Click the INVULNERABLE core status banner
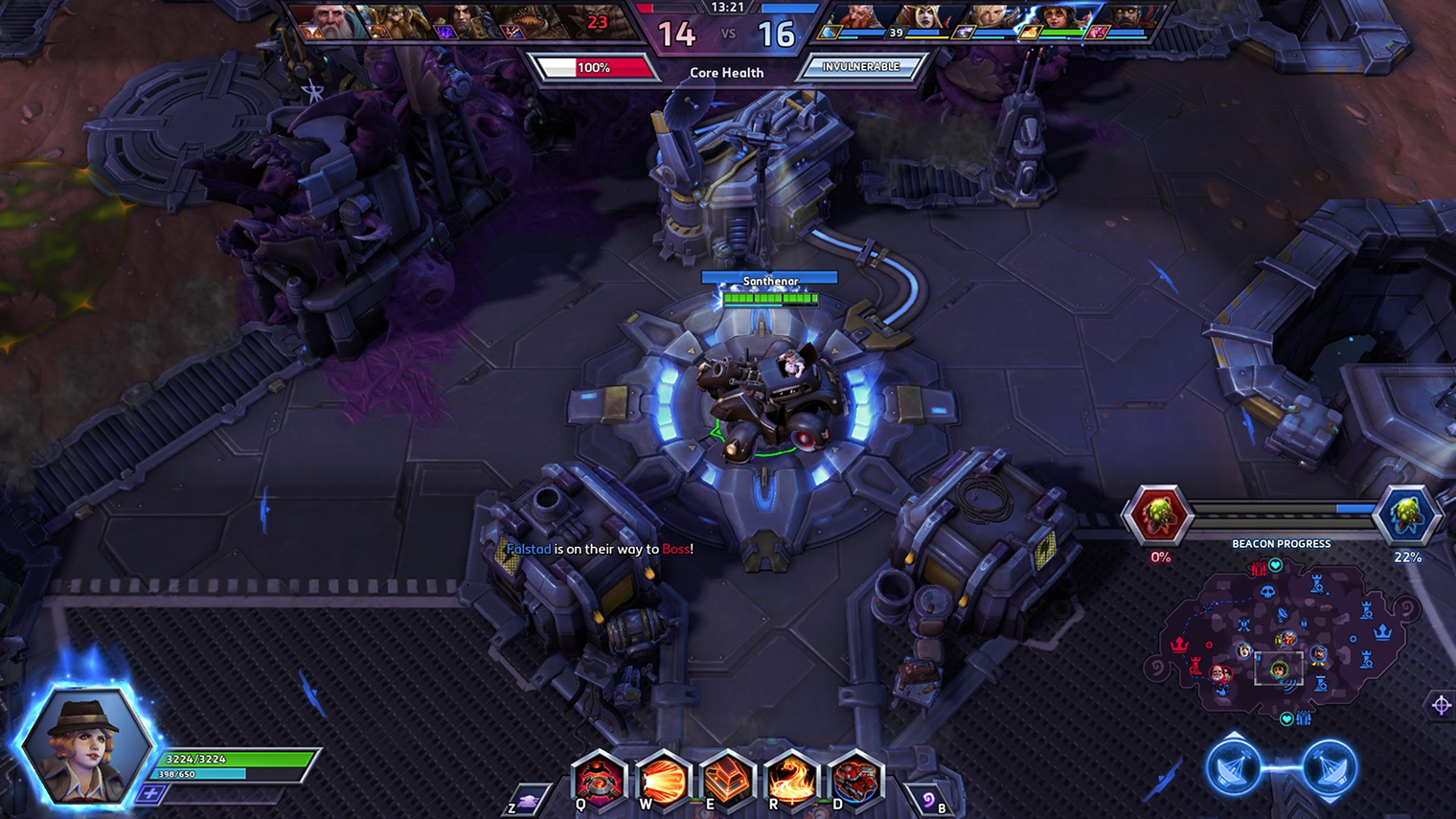 click(x=859, y=66)
